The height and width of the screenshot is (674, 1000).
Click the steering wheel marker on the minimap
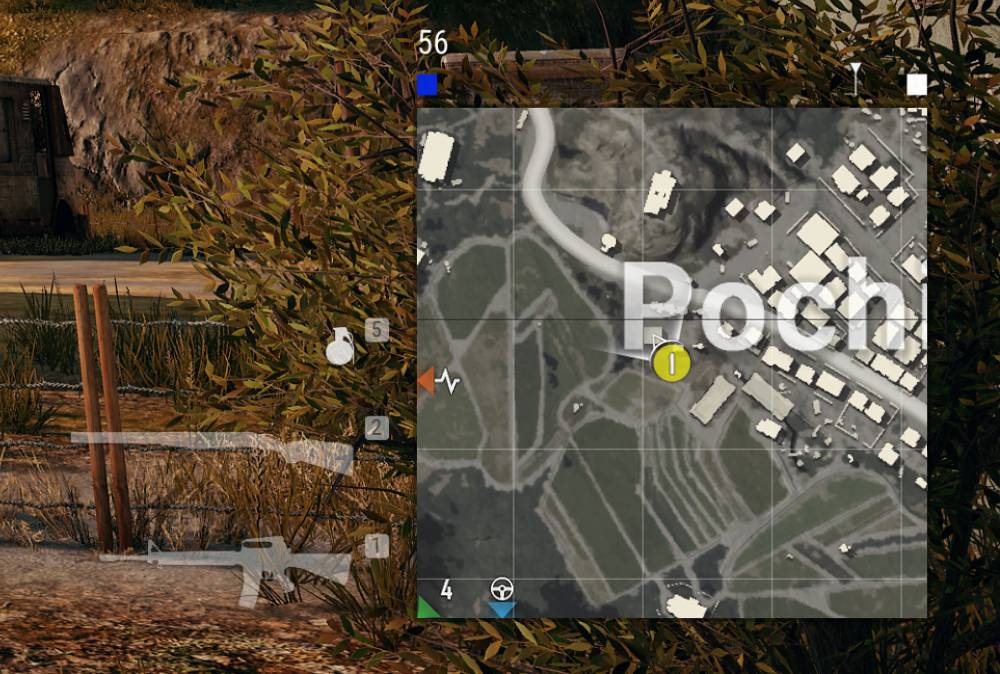point(501,589)
